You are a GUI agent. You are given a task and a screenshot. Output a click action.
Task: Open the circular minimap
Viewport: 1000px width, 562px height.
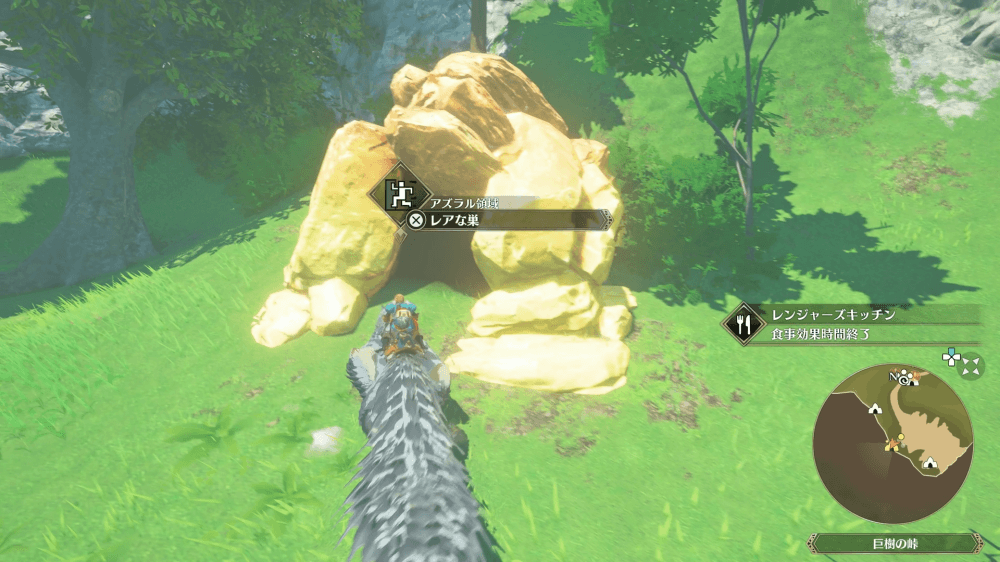click(x=892, y=443)
